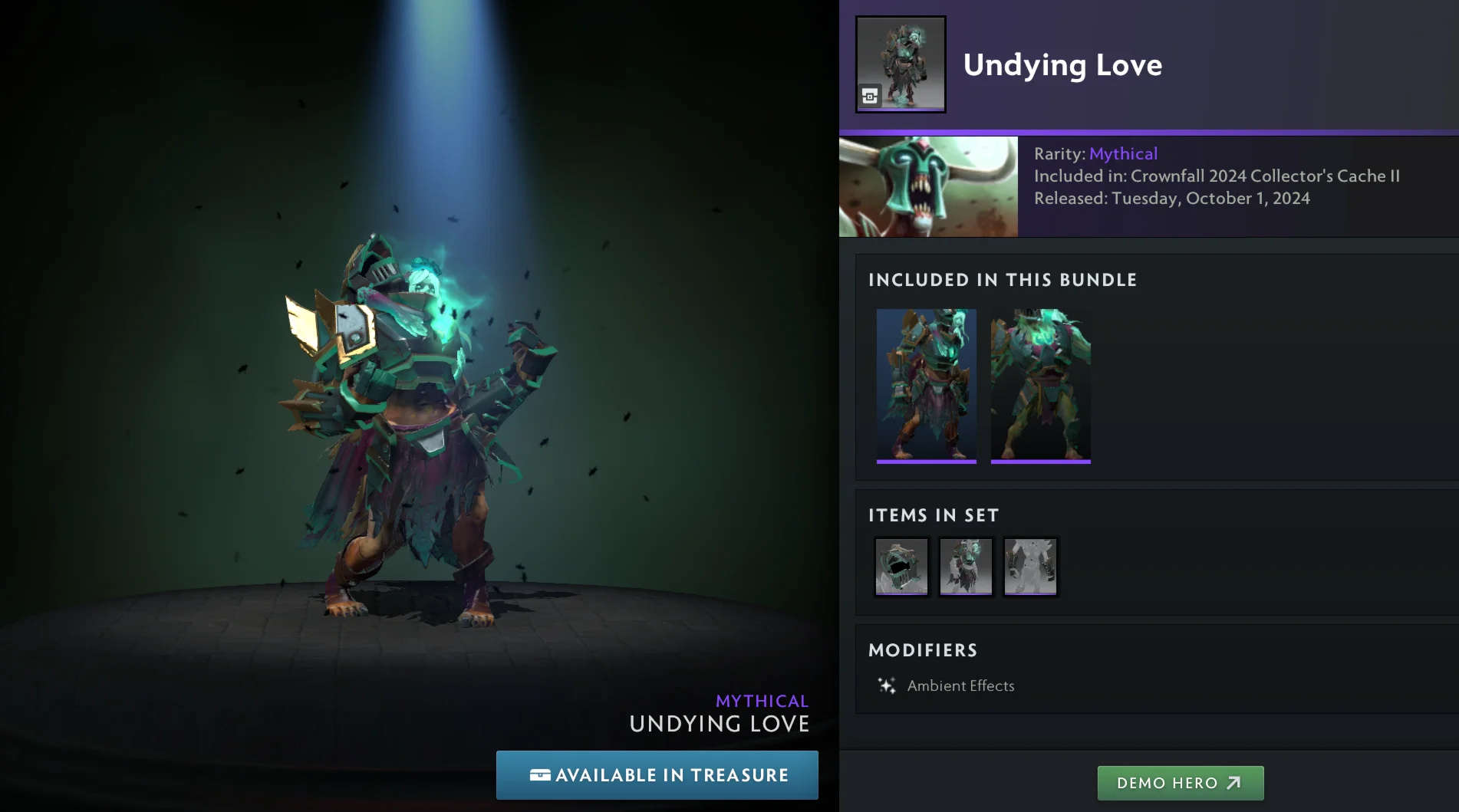The image size is (1459, 812).
Task: Select the middle glowing armor item in set
Action: 966,567
